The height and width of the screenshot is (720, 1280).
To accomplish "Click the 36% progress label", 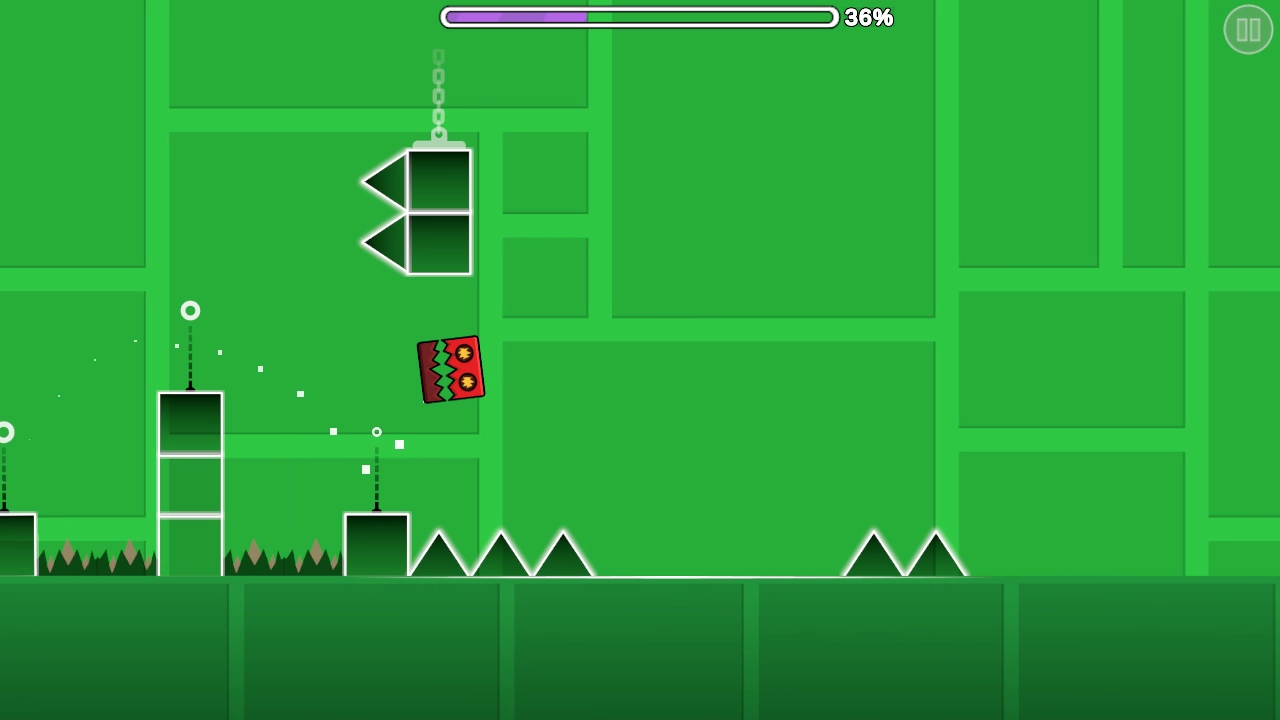I will tap(867, 17).
